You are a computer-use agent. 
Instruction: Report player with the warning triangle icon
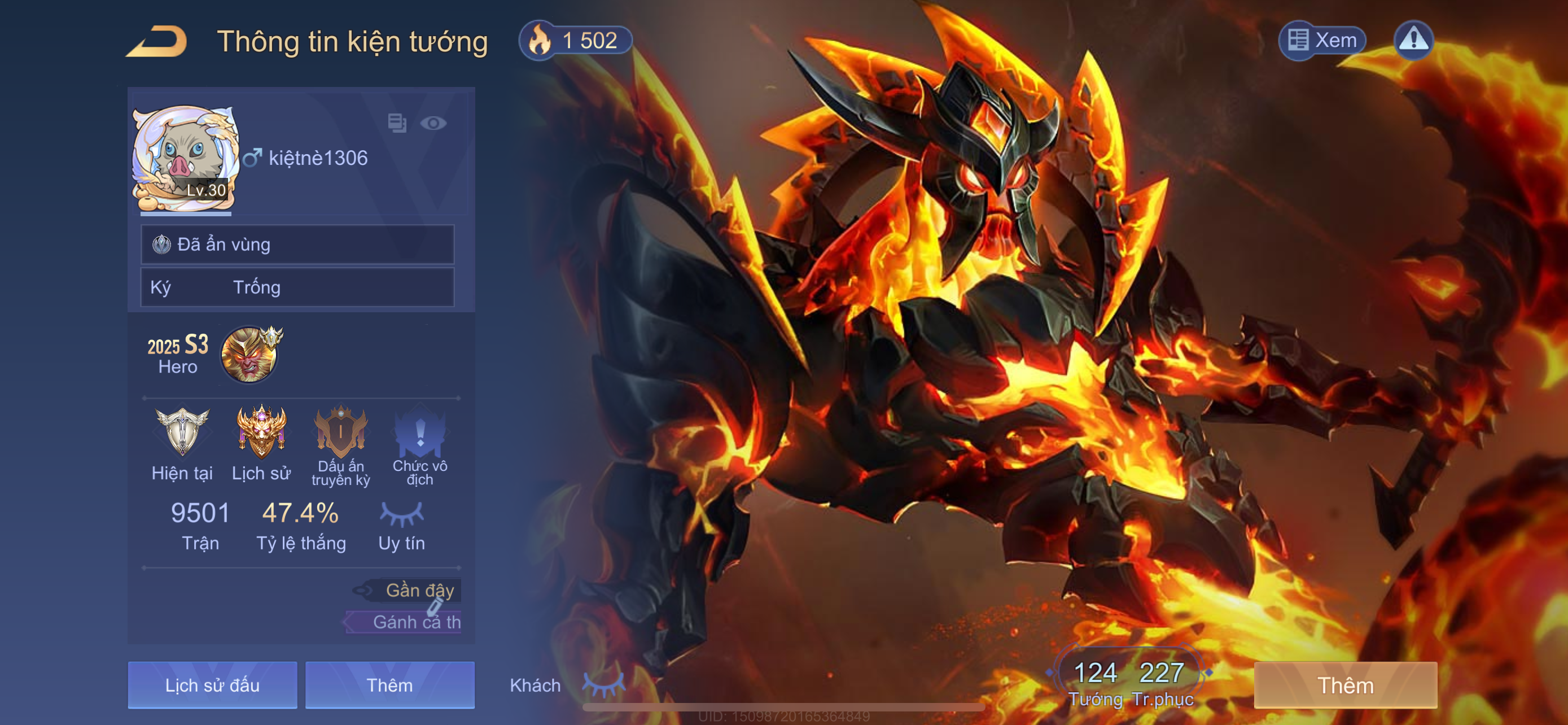tap(1413, 40)
